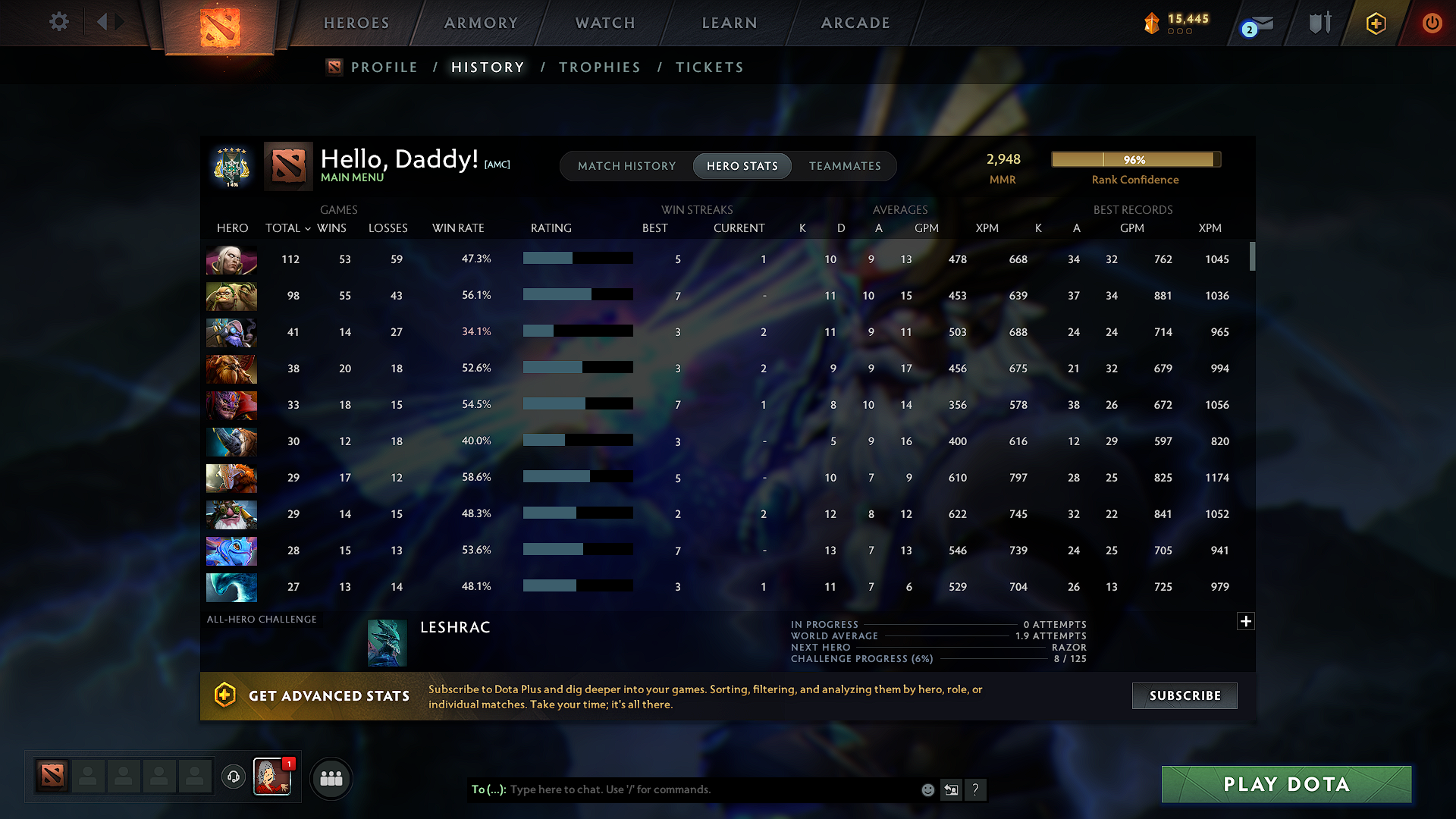This screenshot has height=819, width=1456.
Task: Change sorting with the TOTAL column chevron
Action: tap(307, 228)
